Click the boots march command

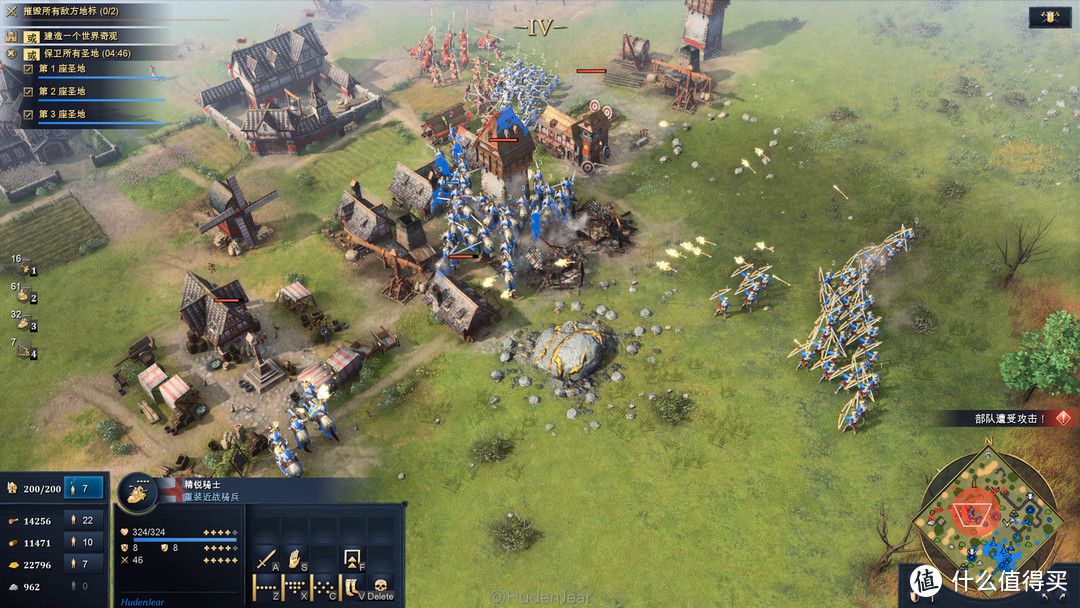pyautogui.click(x=352, y=587)
